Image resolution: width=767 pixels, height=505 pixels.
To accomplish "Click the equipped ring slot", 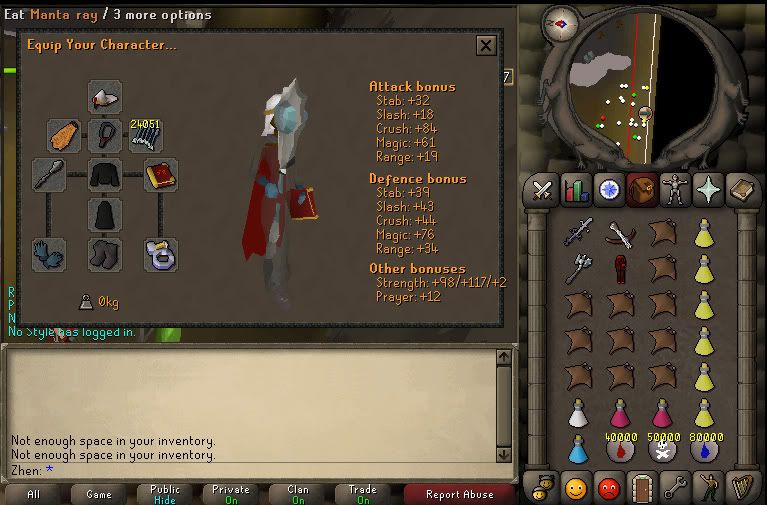I will (160, 253).
